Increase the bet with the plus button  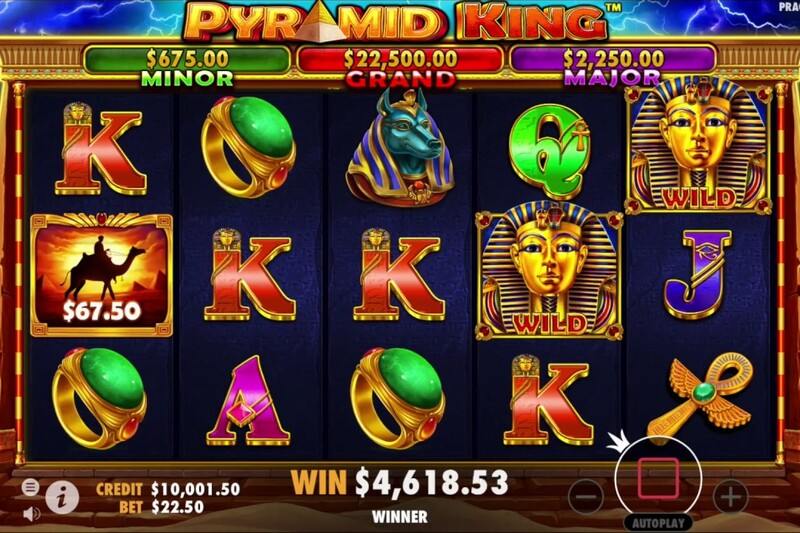tap(730, 494)
